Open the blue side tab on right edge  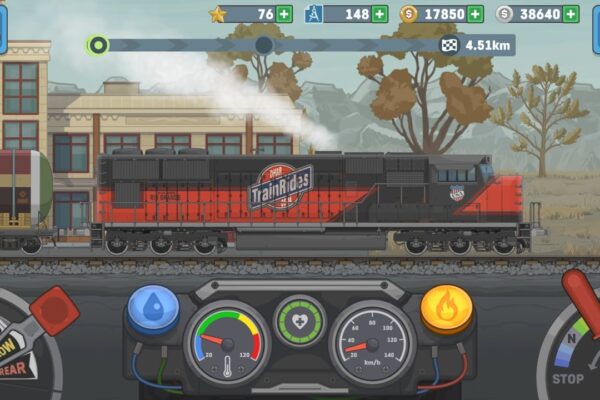(x=596, y=28)
